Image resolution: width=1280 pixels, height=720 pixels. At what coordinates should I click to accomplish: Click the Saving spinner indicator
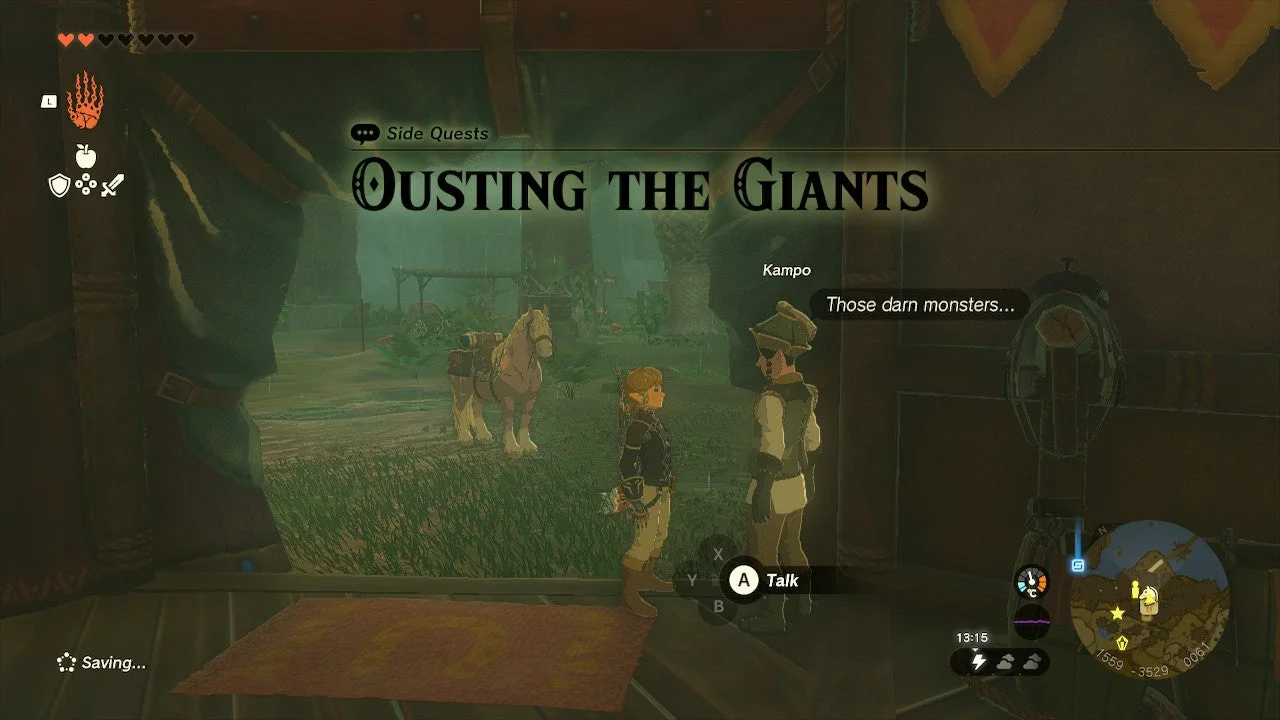click(66, 662)
